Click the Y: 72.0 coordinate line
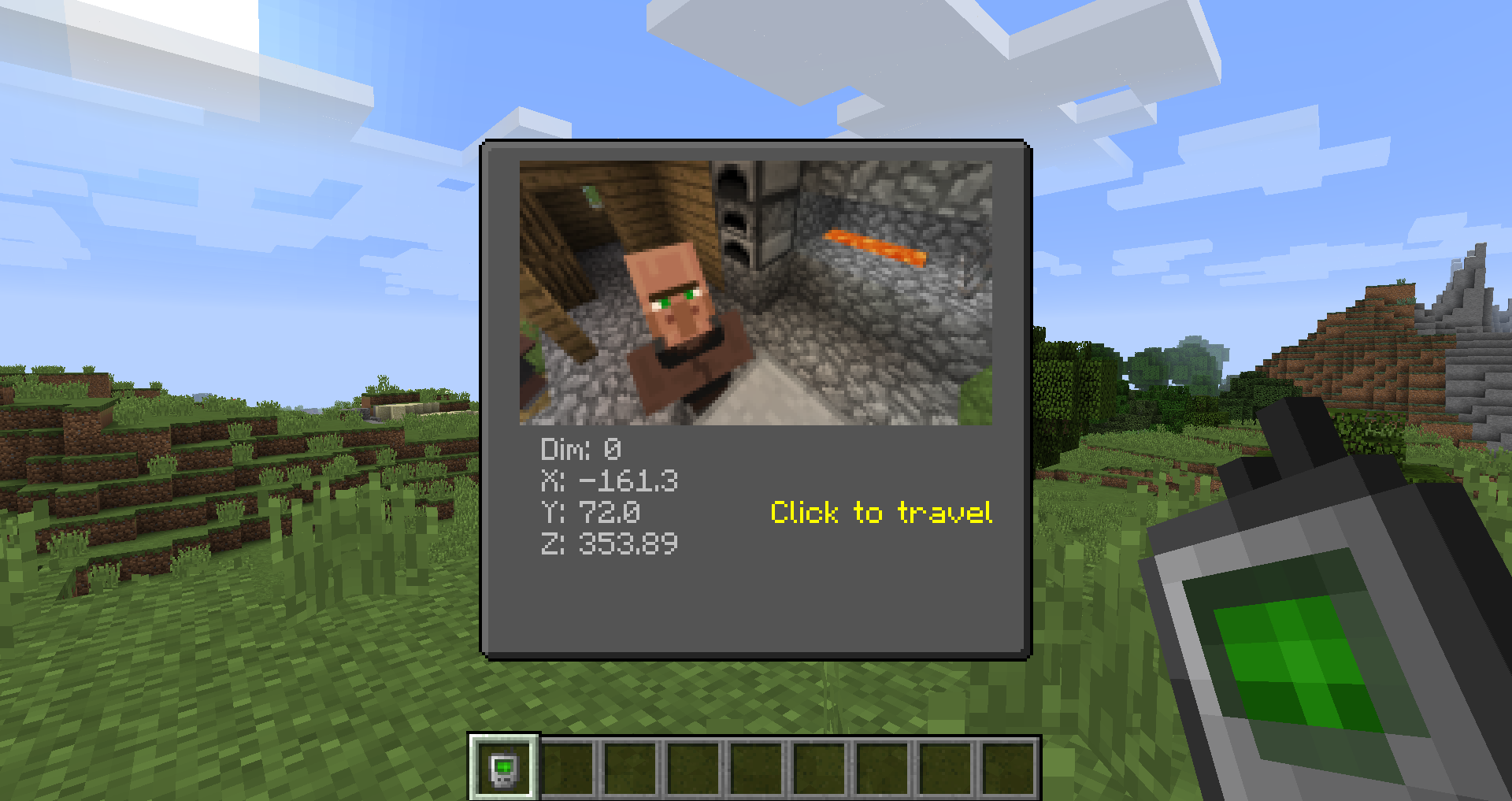1512x801 pixels. pyautogui.click(x=590, y=513)
